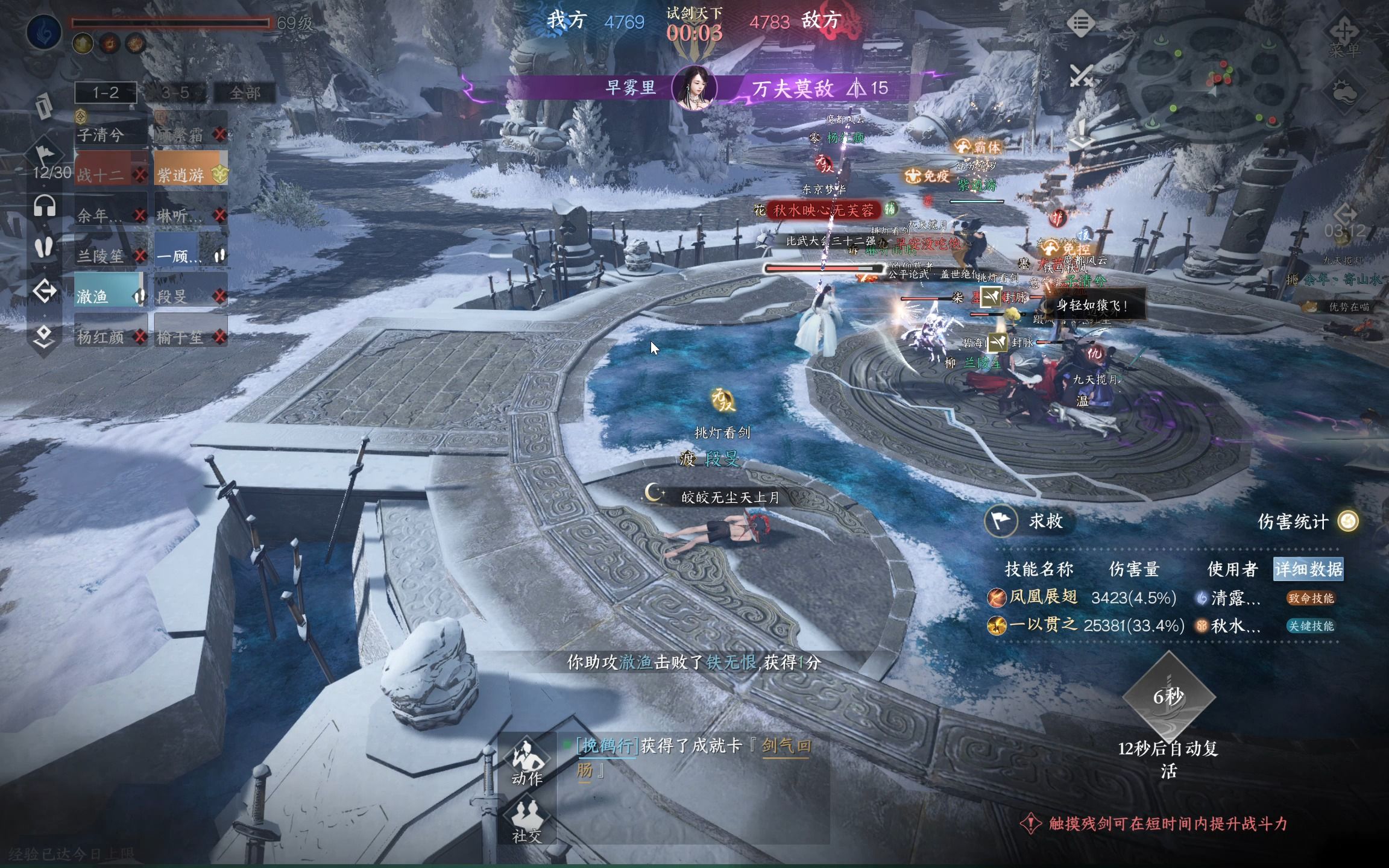
Task: Click the crossed swords icon near minimap
Action: tap(1081, 77)
